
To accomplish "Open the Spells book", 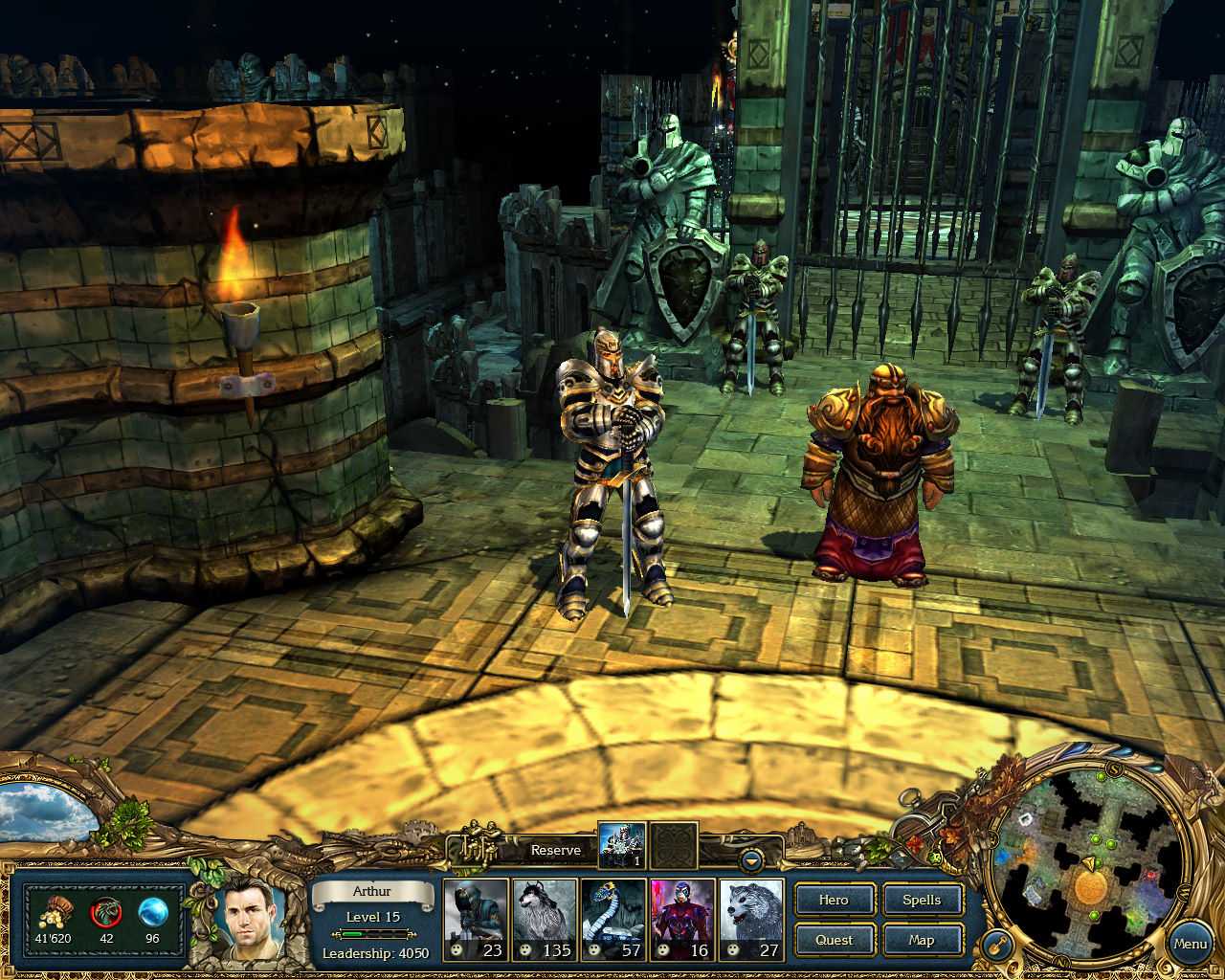I will (921, 900).
